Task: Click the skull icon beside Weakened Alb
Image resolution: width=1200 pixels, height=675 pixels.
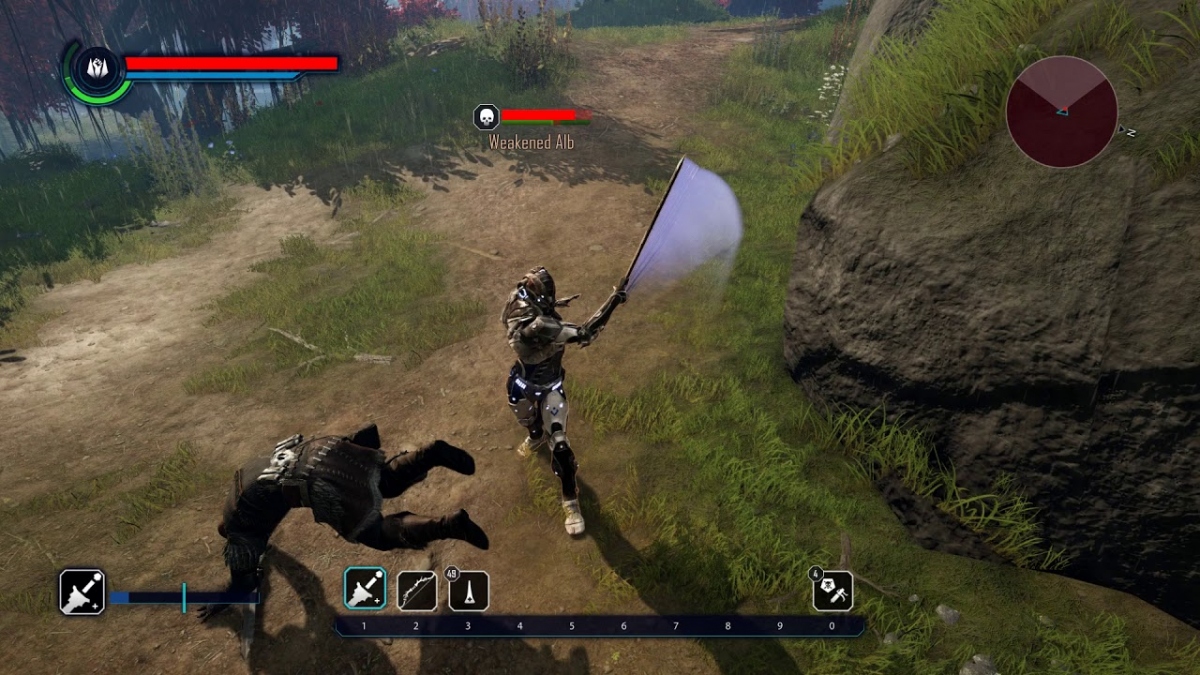Action: 485,117
